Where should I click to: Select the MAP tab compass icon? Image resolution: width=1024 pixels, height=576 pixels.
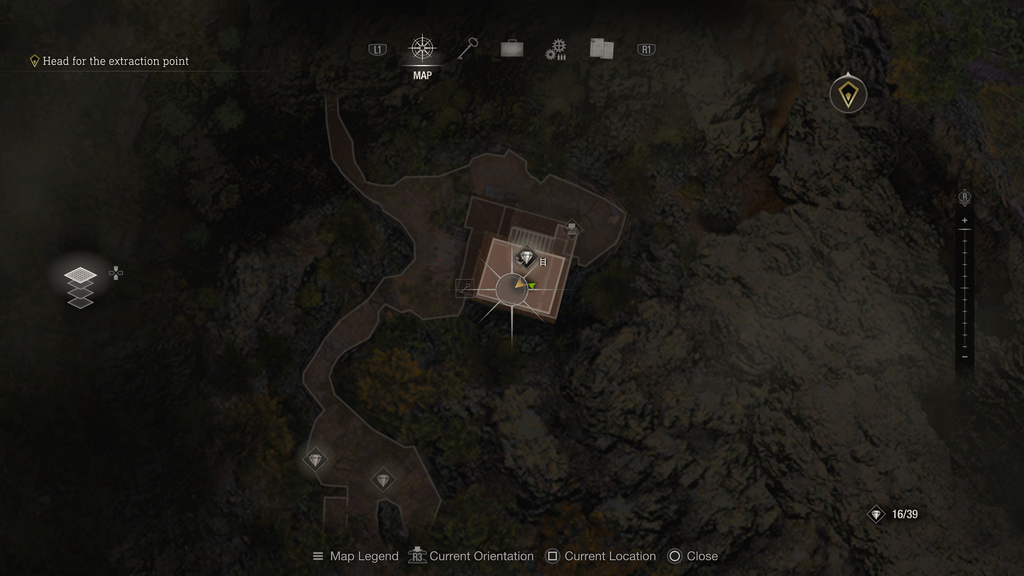click(x=422, y=49)
